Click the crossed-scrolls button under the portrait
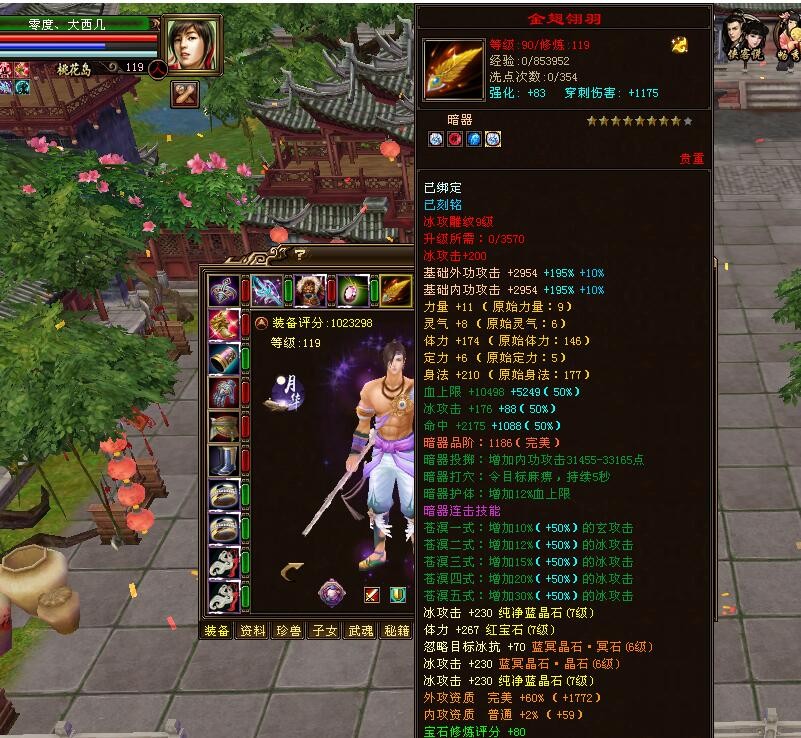Screen dimensions: 801x738 coord(185,94)
